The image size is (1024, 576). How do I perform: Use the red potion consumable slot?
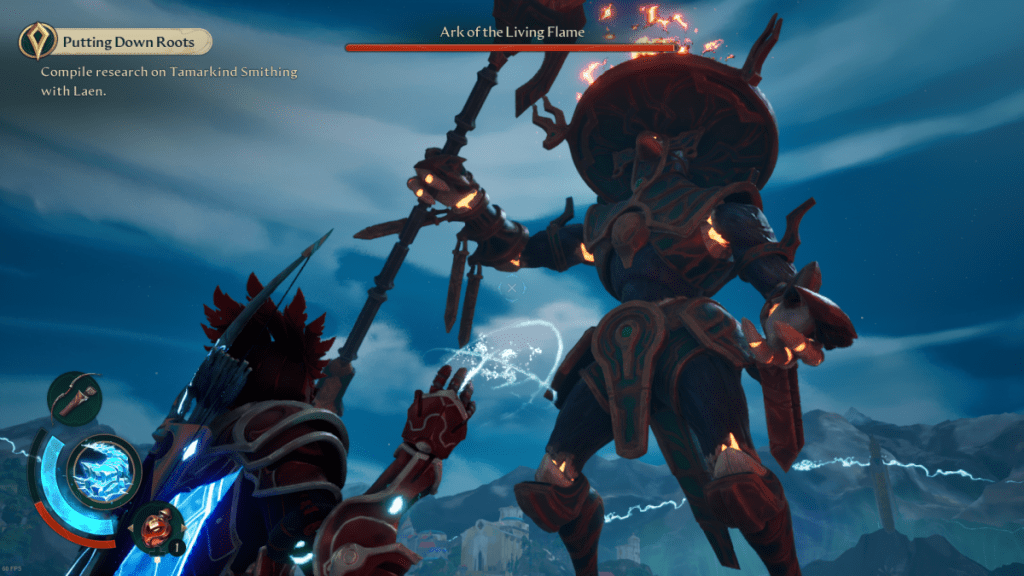pyautogui.click(x=158, y=526)
